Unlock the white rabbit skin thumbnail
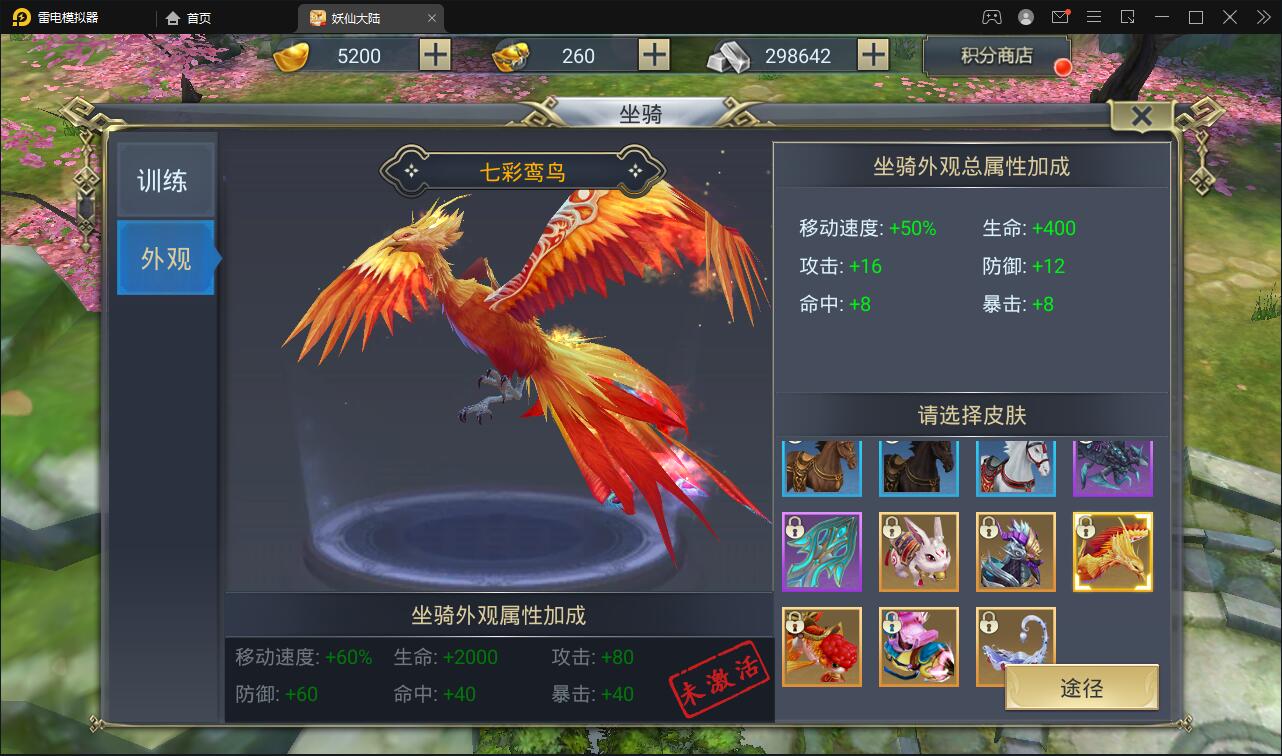The height and width of the screenshot is (756, 1282). tap(918, 551)
